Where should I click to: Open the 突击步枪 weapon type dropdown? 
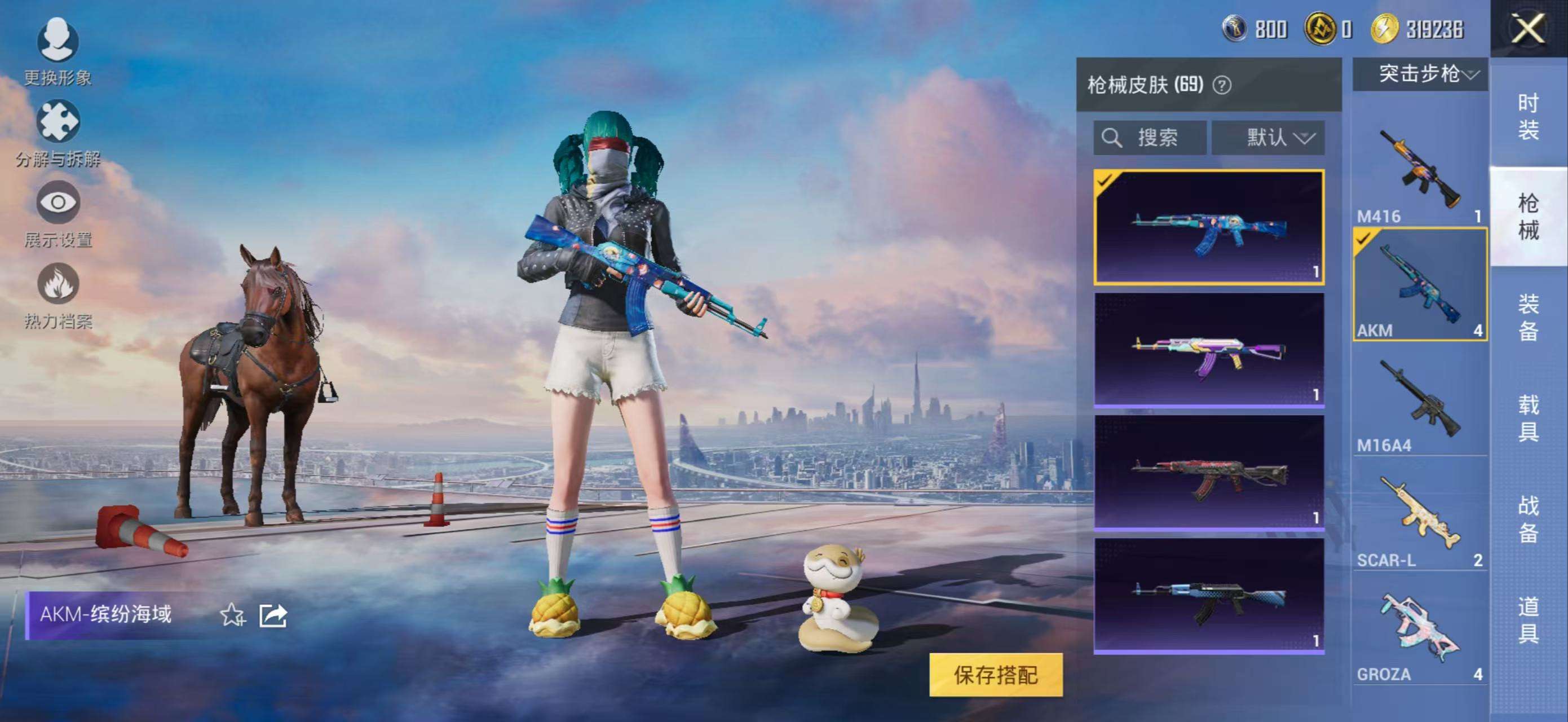click(1420, 74)
